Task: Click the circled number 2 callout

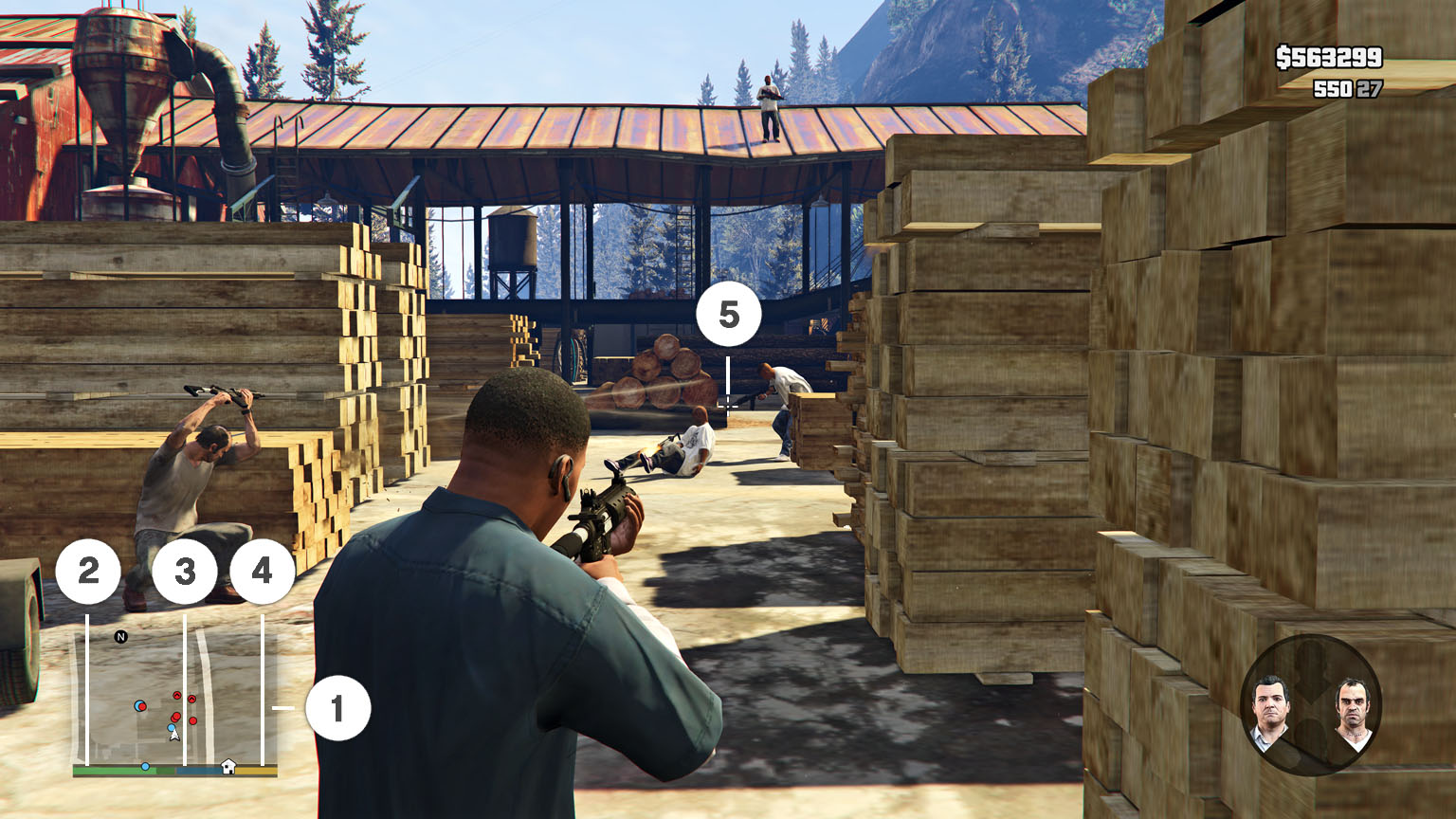Action: point(88,571)
